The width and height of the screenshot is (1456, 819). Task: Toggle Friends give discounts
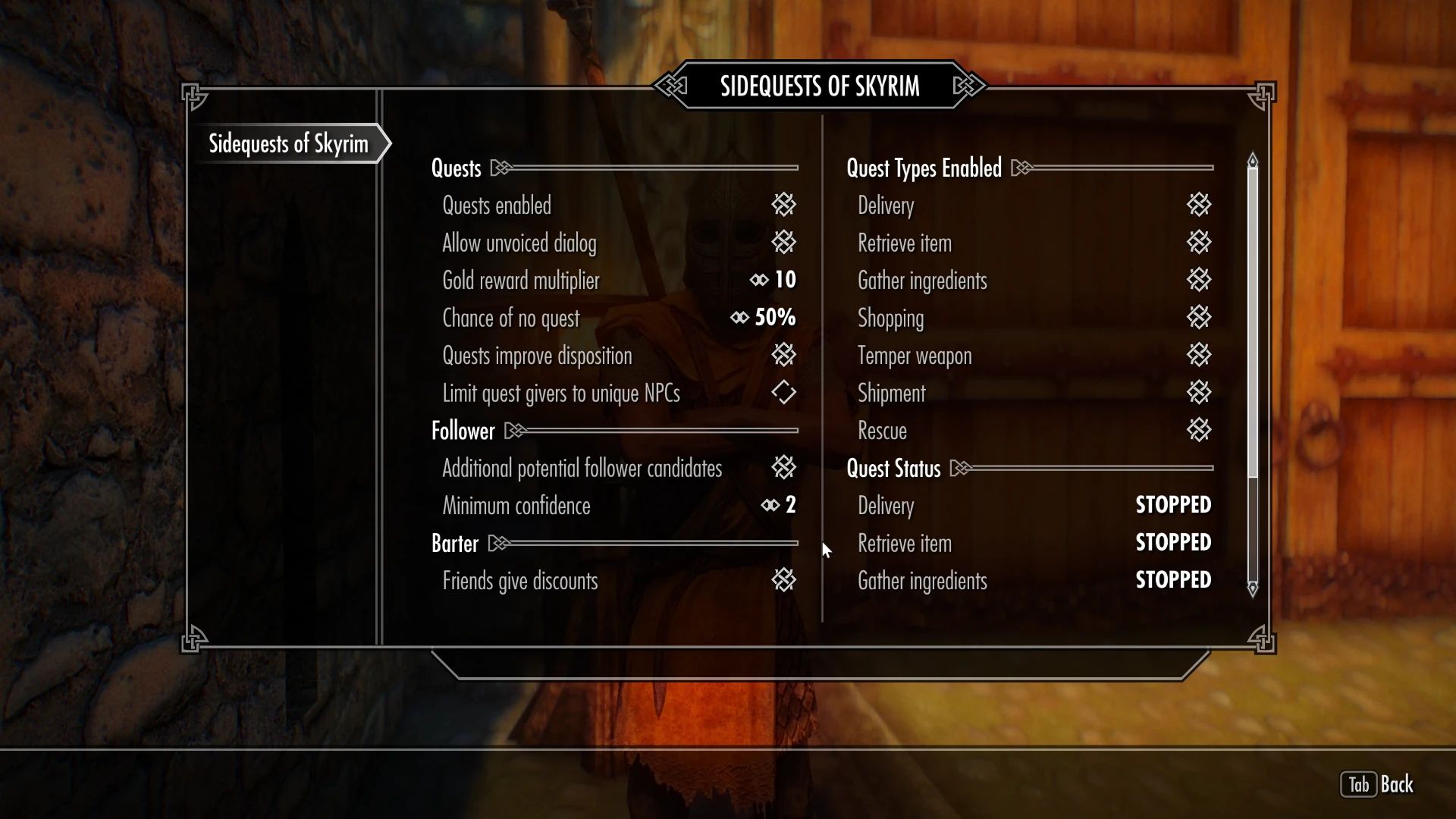(x=785, y=580)
